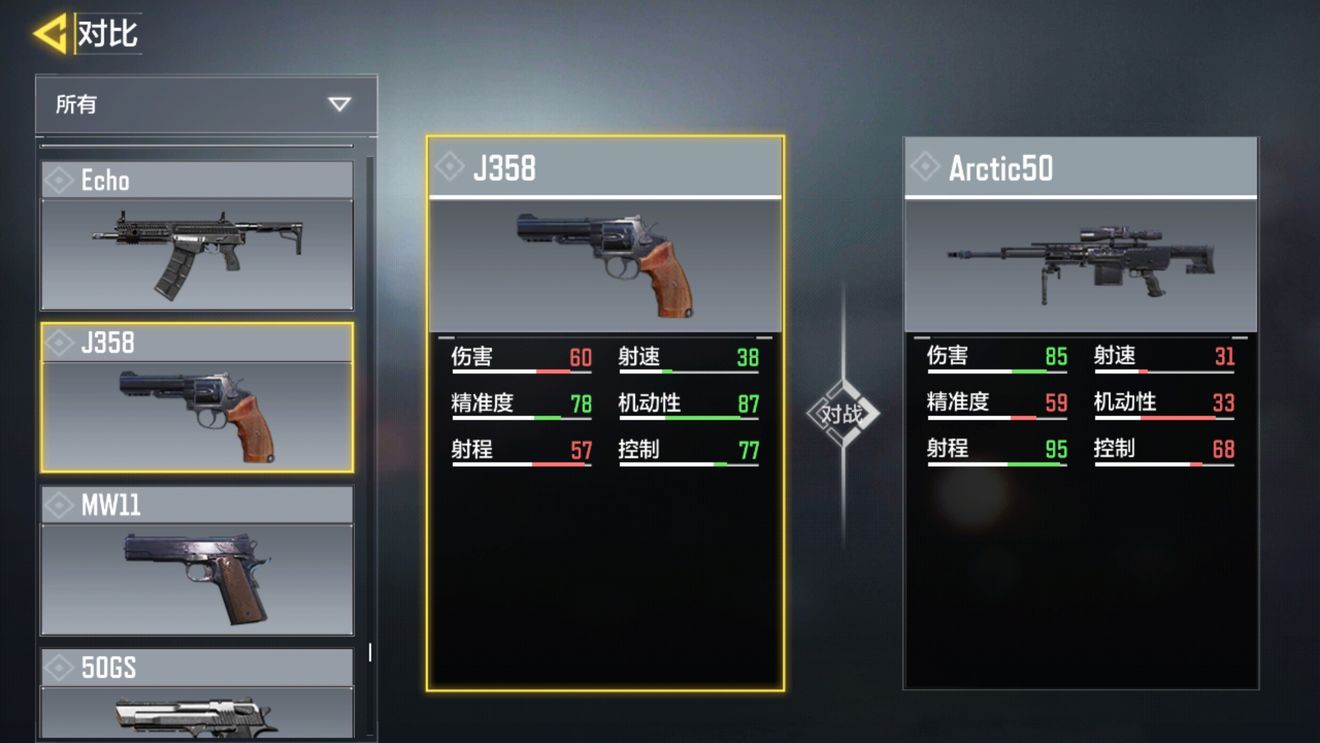Click the J358 comparison card
Image resolution: width=1320 pixels, height=743 pixels.
click(x=605, y=413)
